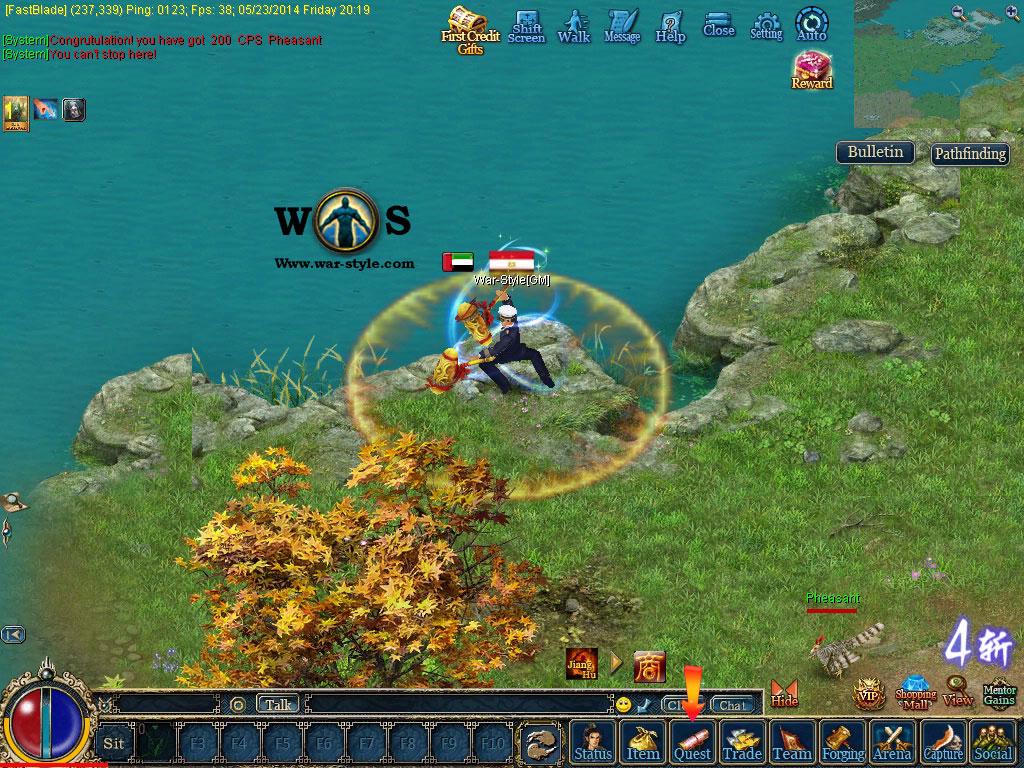The width and height of the screenshot is (1024, 768).
Task: Open the Forging menu
Action: tap(843, 742)
